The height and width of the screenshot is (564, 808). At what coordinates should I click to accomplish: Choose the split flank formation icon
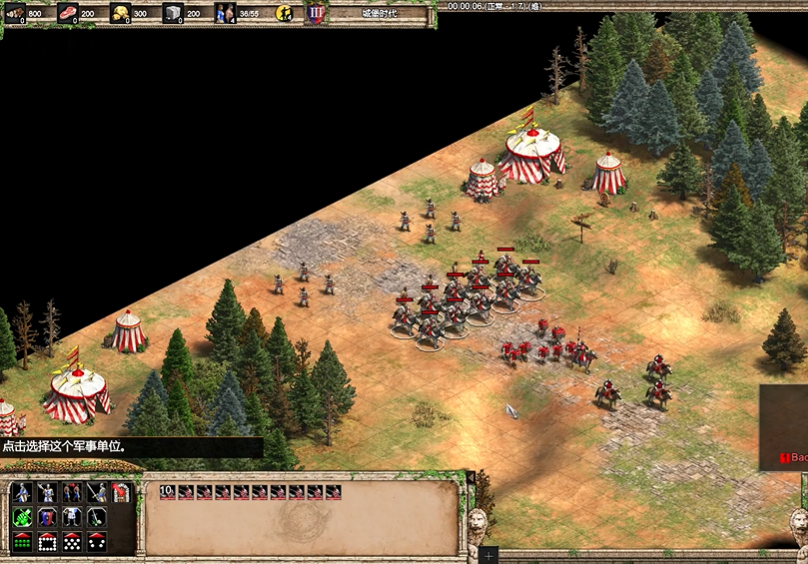point(97,542)
